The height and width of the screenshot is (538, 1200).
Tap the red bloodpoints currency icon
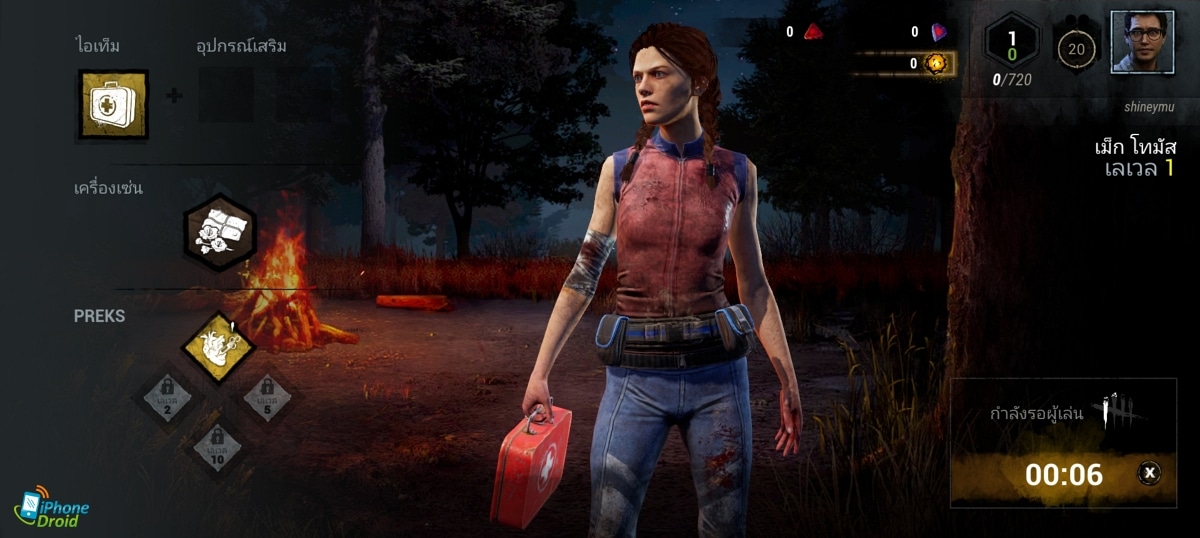click(813, 32)
